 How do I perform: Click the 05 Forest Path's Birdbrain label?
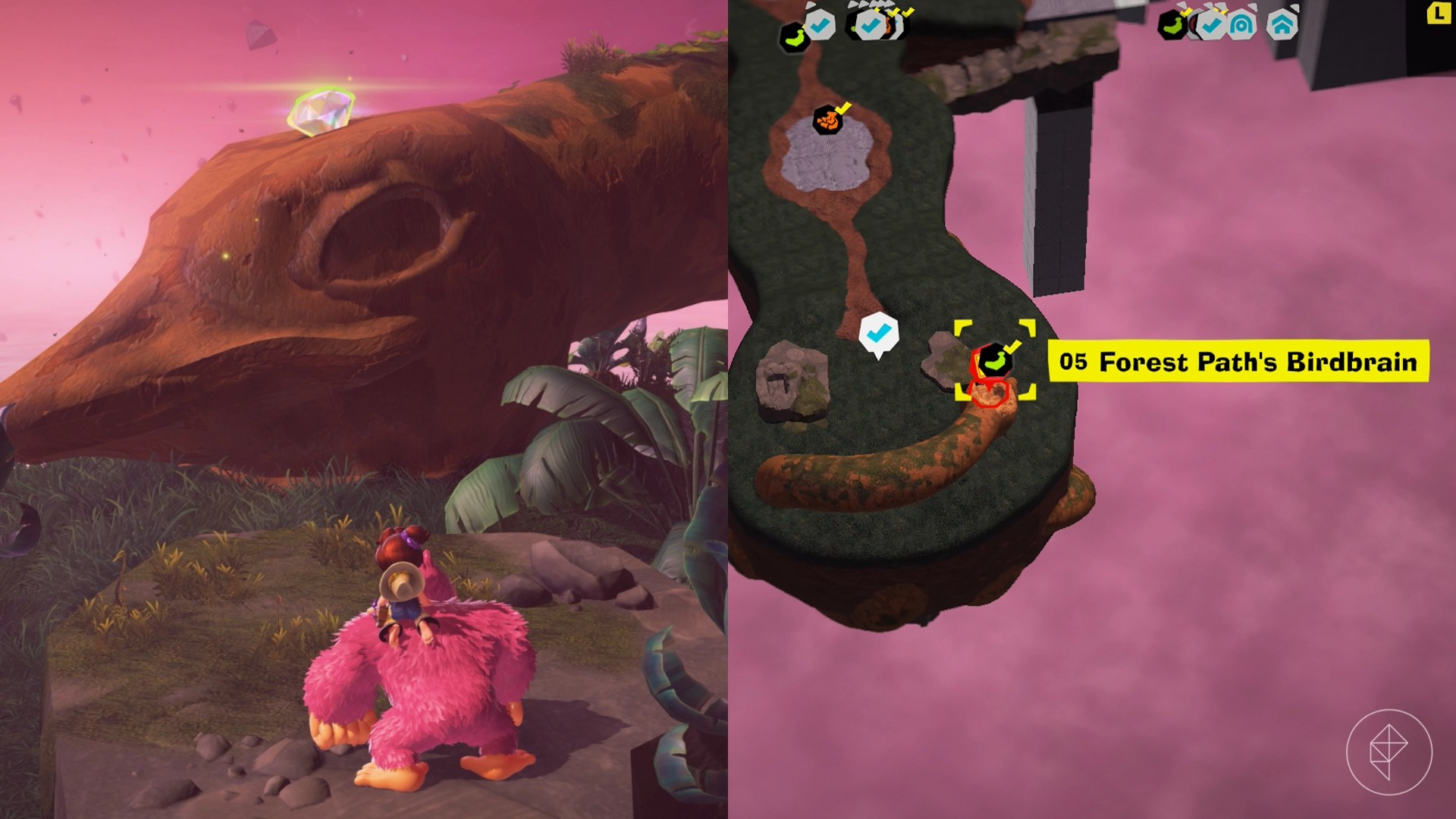1238,362
